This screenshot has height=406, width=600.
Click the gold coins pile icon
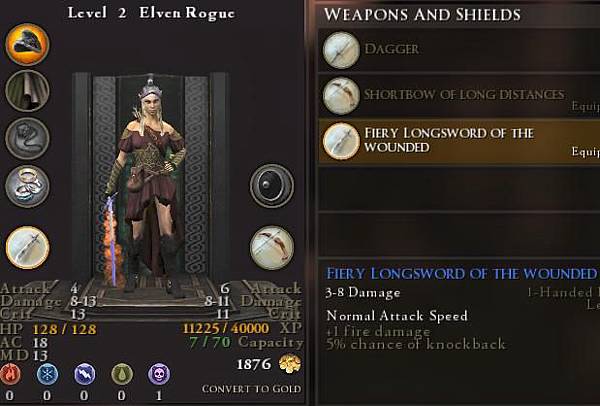(x=291, y=364)
